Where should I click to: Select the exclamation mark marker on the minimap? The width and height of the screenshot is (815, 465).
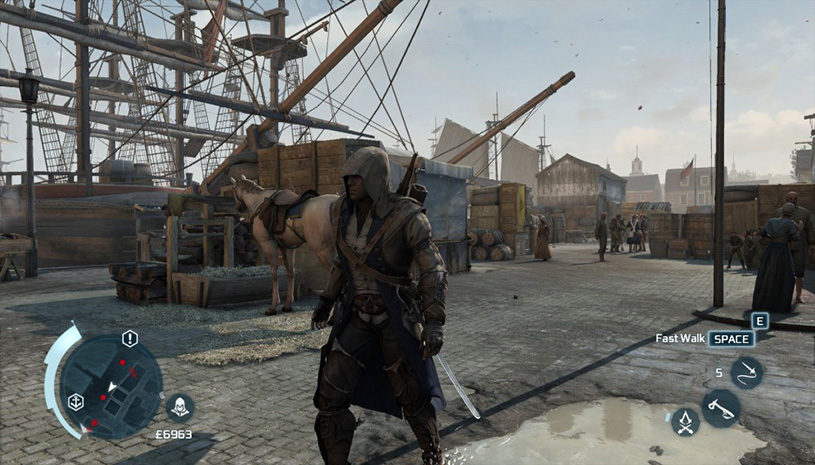click(x=130, y=338)
